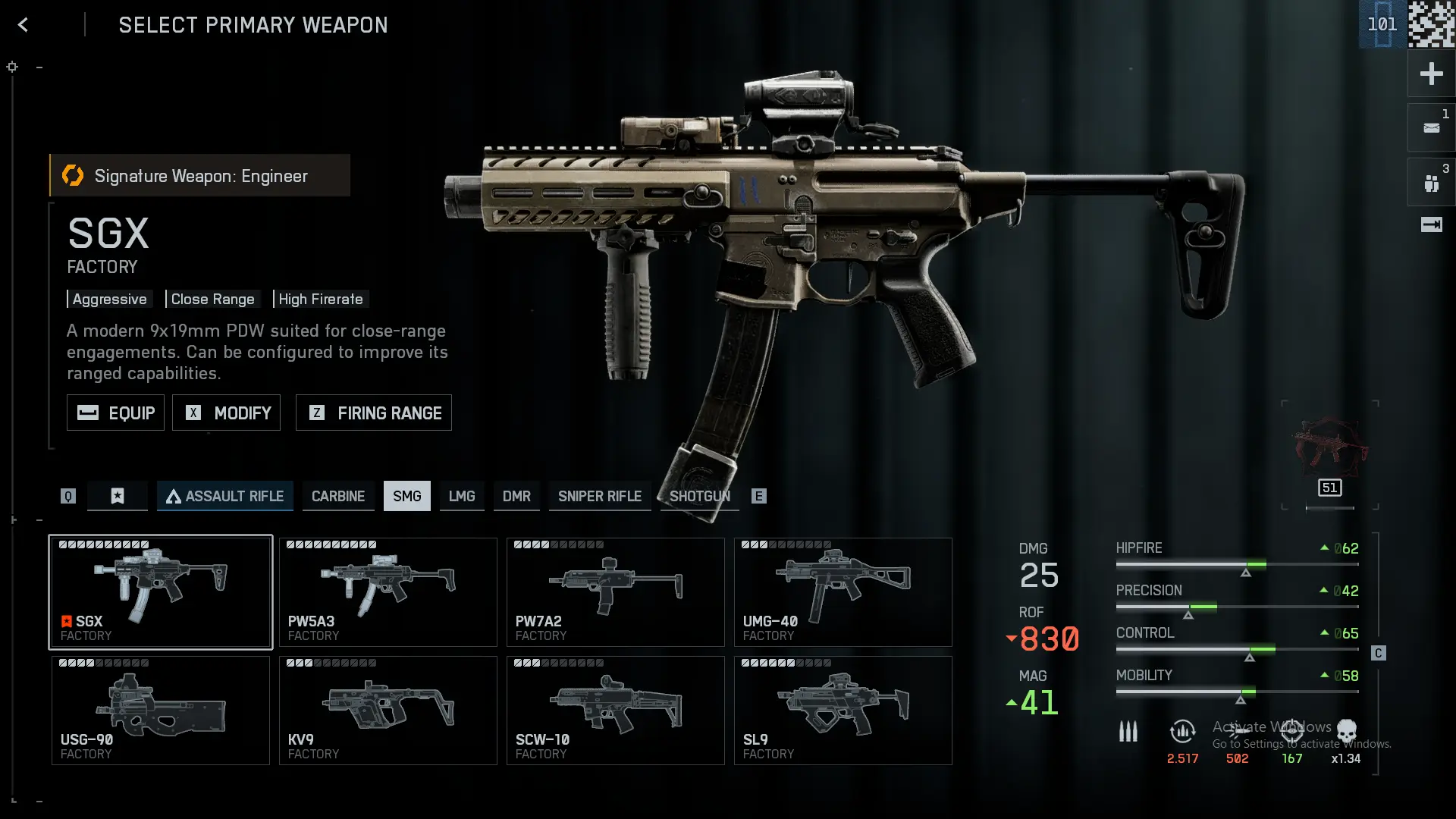Select the PW5A3 weapon tile
1456x819 pixels.
[x=388, y=592]
